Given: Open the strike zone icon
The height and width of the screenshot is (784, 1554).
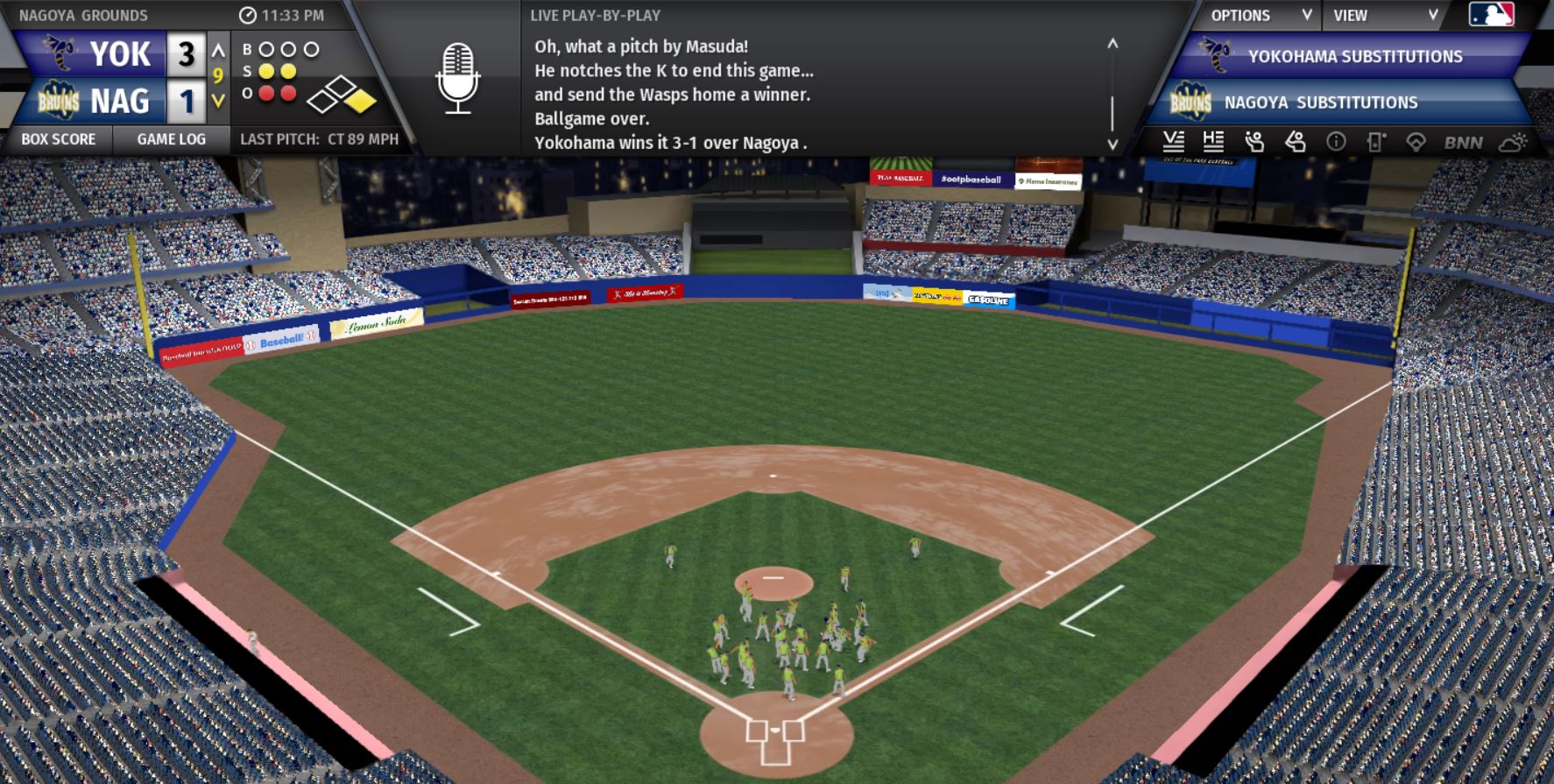Looking at the screenshot, I should point(1375,141).
